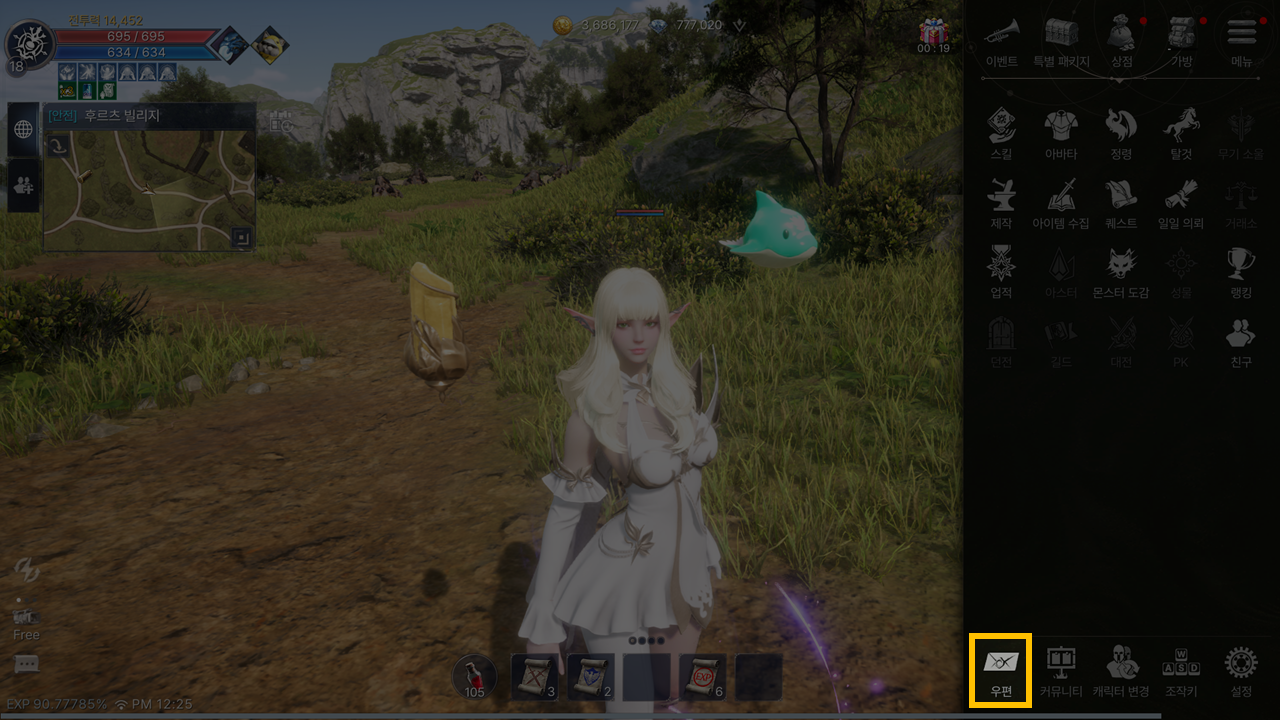Open the 조작키 key bindings
The height and width of the screenshot is (720, 1280).
(x=1181, y=668)
